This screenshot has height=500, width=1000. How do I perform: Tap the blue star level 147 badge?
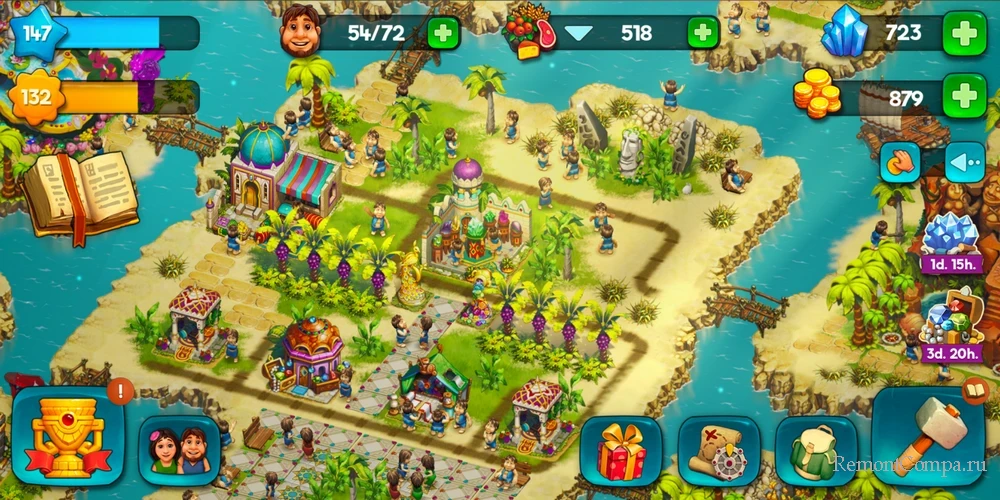(x=38, y=33)
